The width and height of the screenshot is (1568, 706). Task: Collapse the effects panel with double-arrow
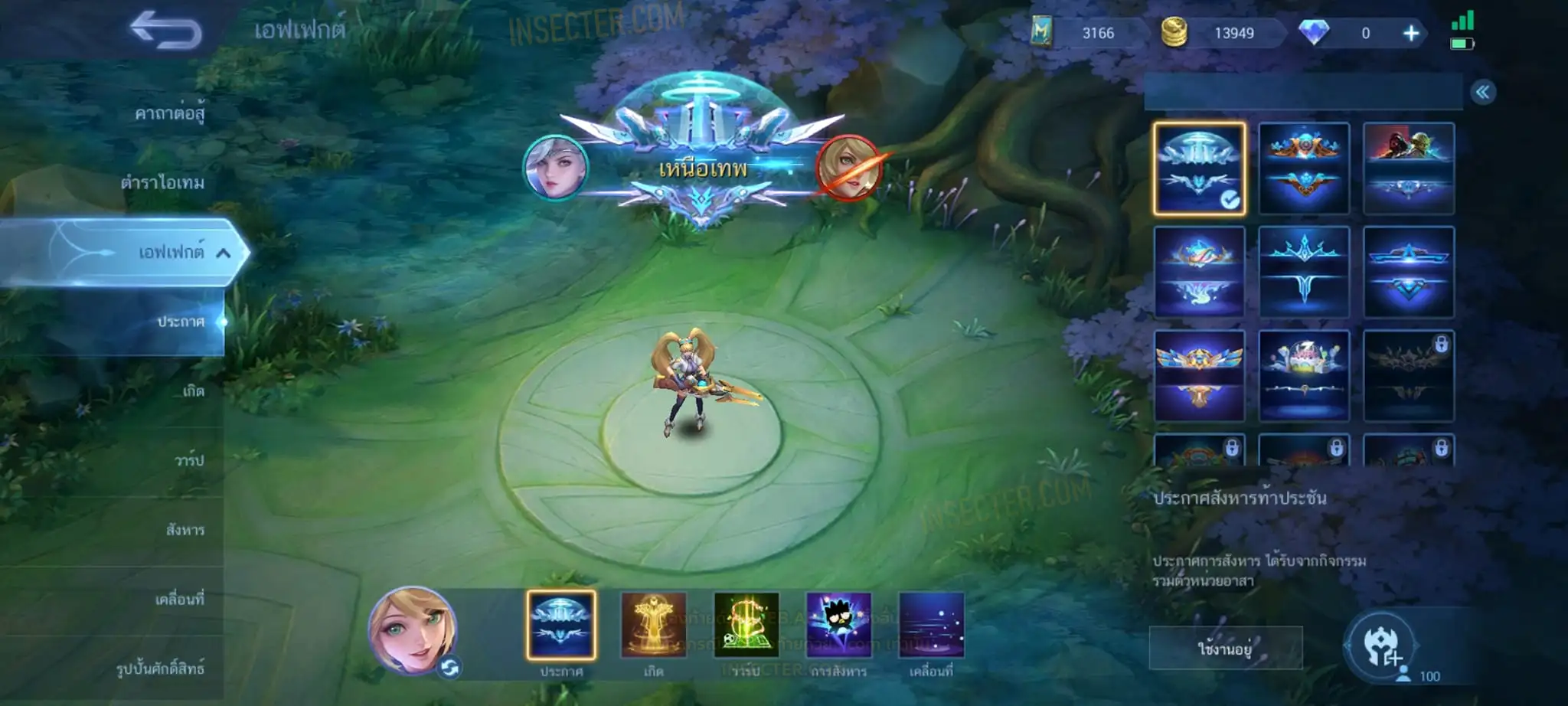pos(1482,93)
